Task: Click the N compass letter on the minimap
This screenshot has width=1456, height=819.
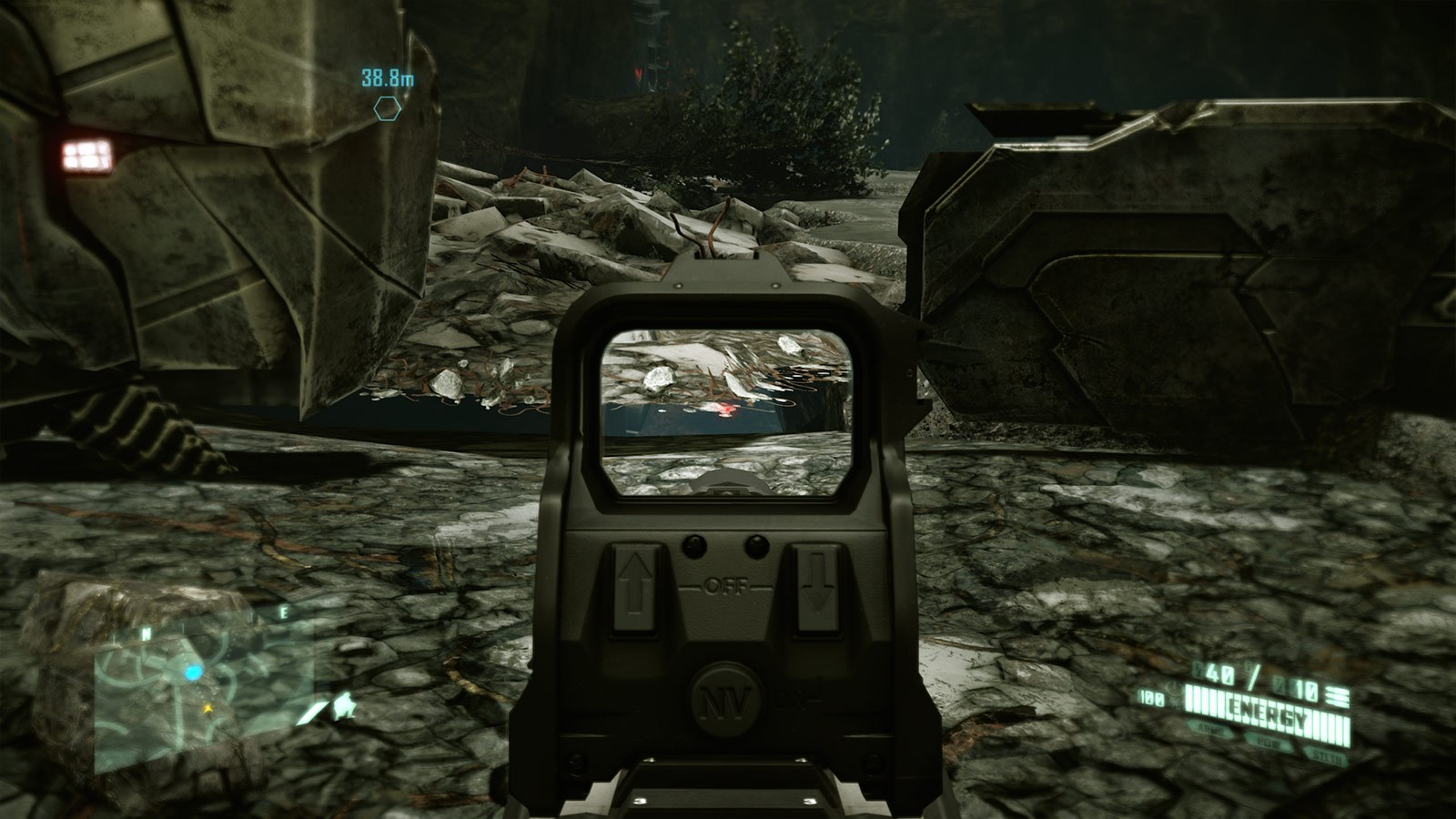Action: [x=146, y=632]
